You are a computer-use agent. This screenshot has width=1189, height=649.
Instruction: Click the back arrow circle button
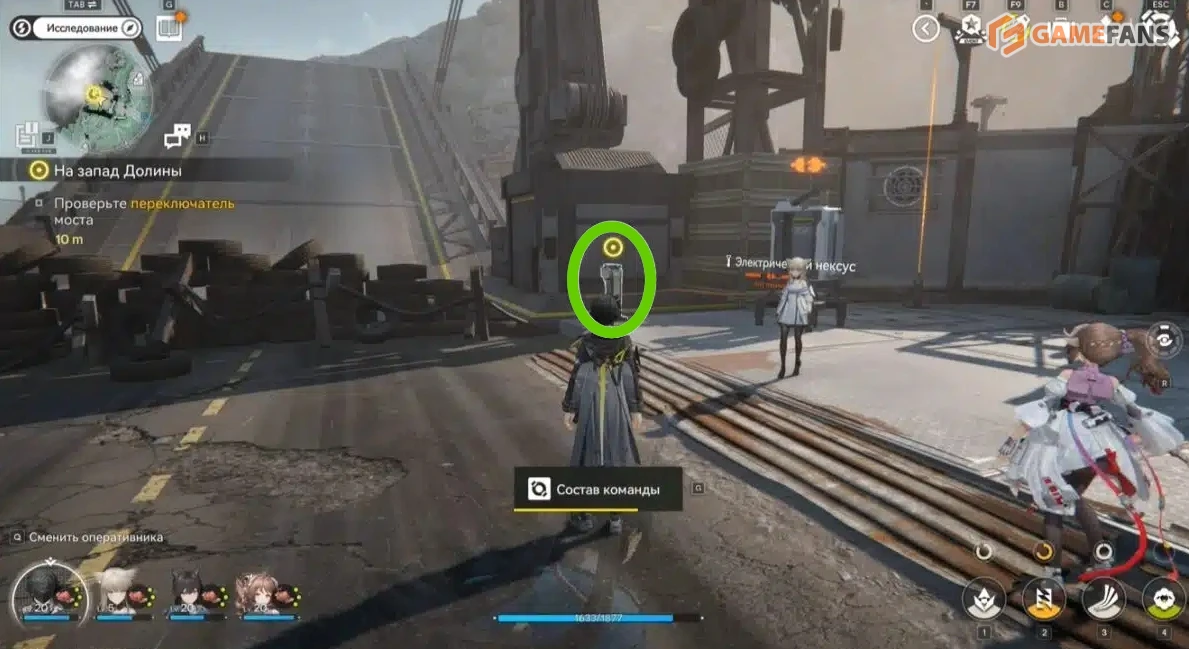tap(925, 29)
